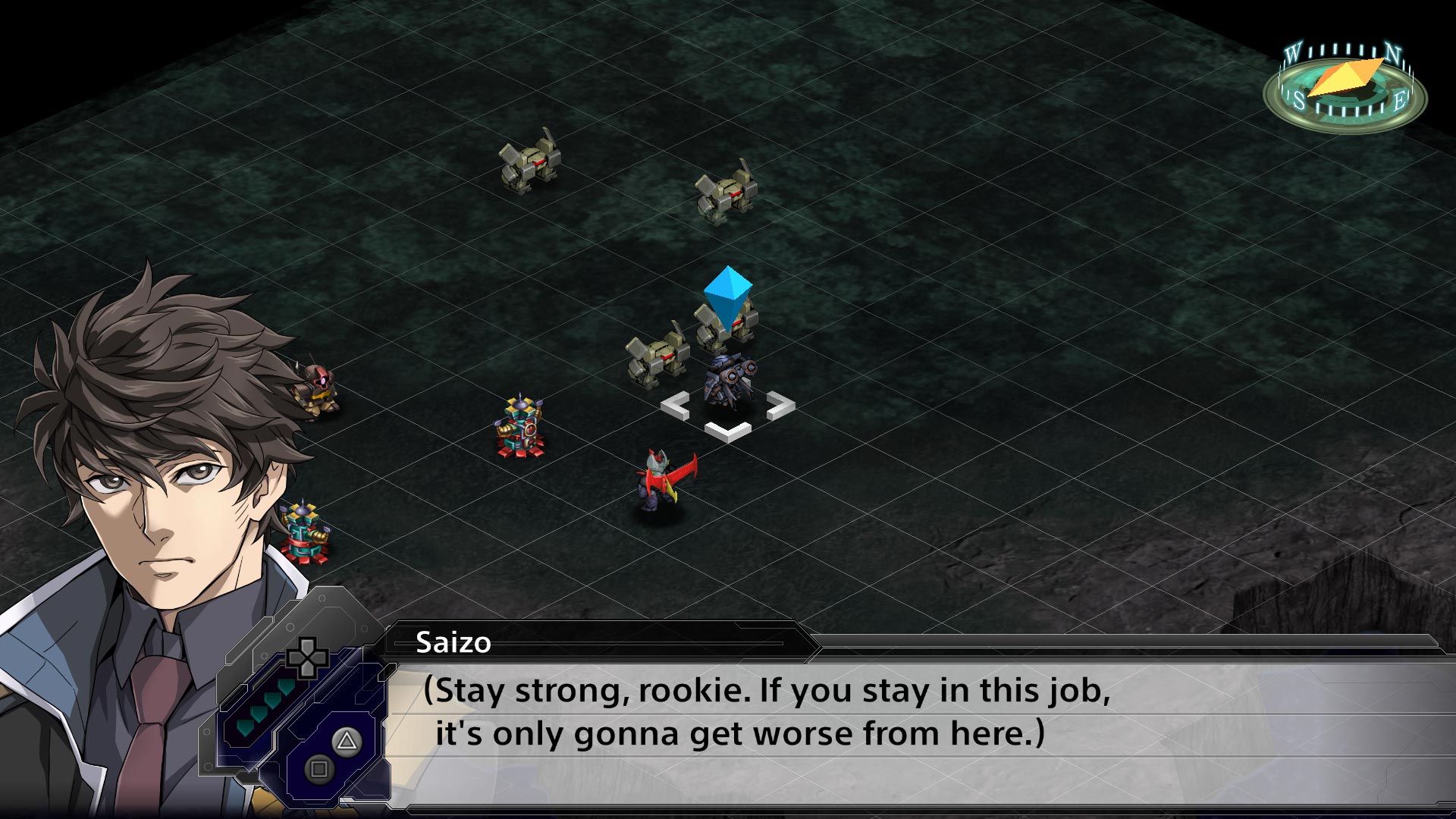
Task: Click the teal gauge bar on the controller panel
Action: (x=265, y=705)
